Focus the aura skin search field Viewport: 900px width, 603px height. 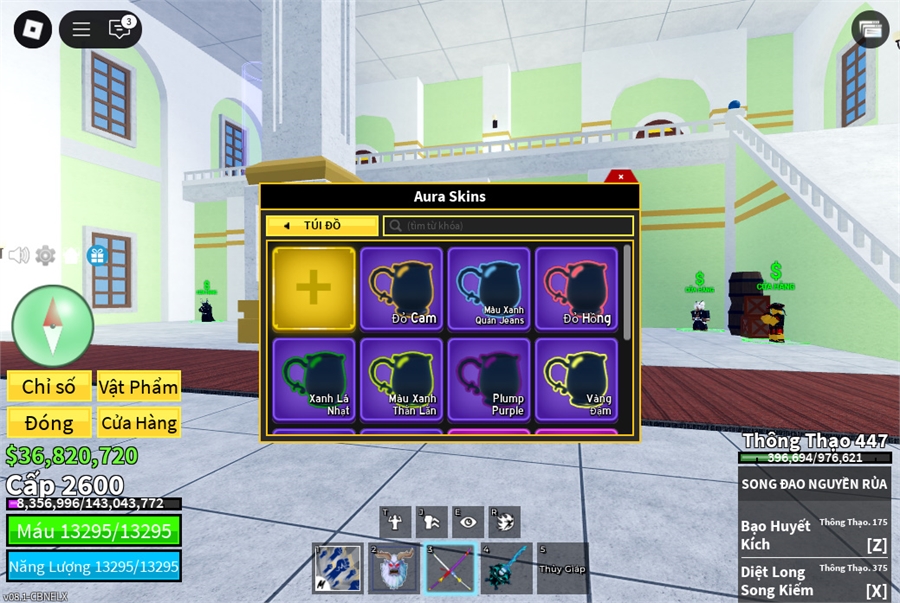(x=508, y=226)
